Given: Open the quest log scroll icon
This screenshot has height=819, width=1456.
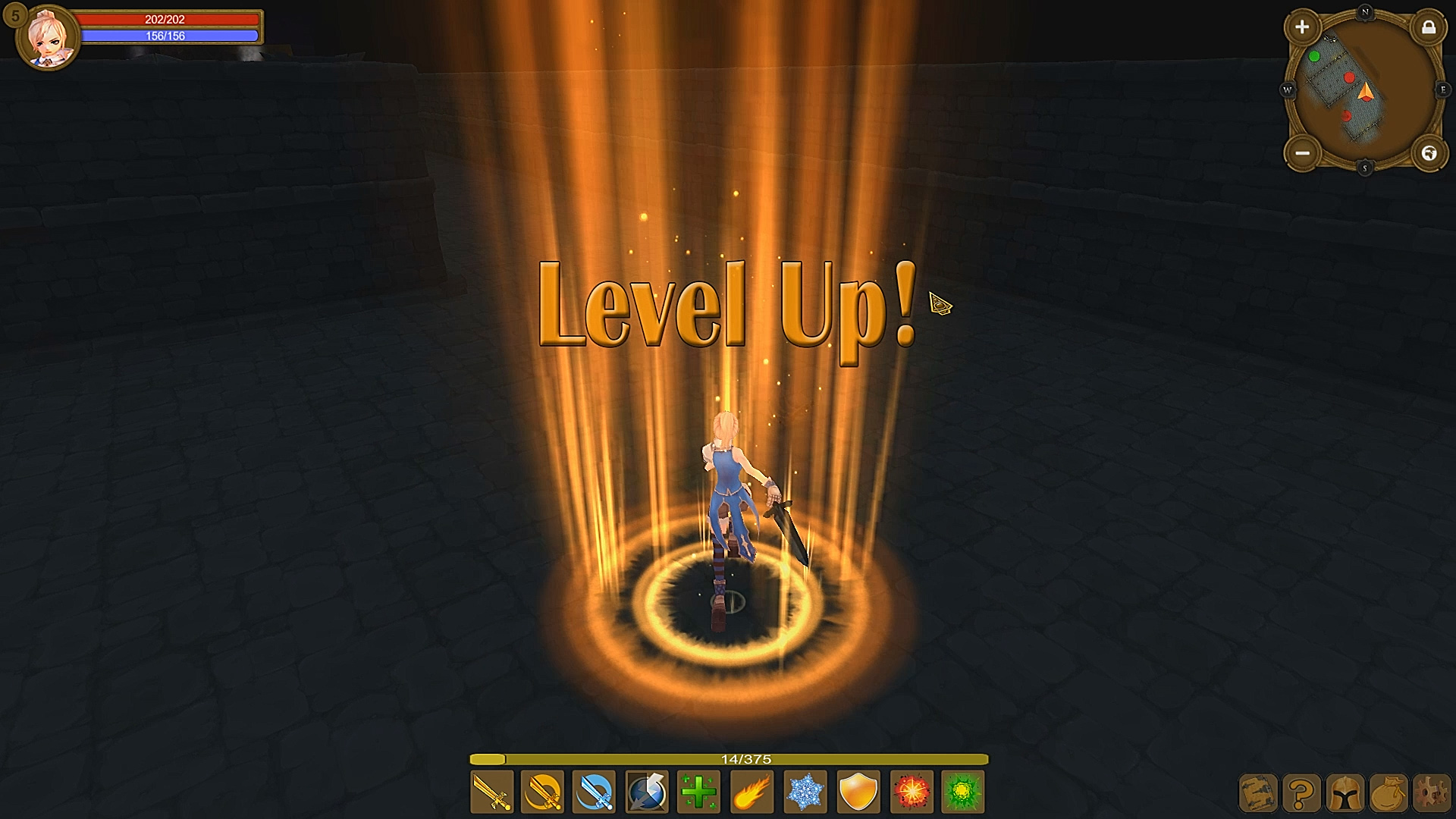Looking at the screenshot, I should tap(1257, 794).
